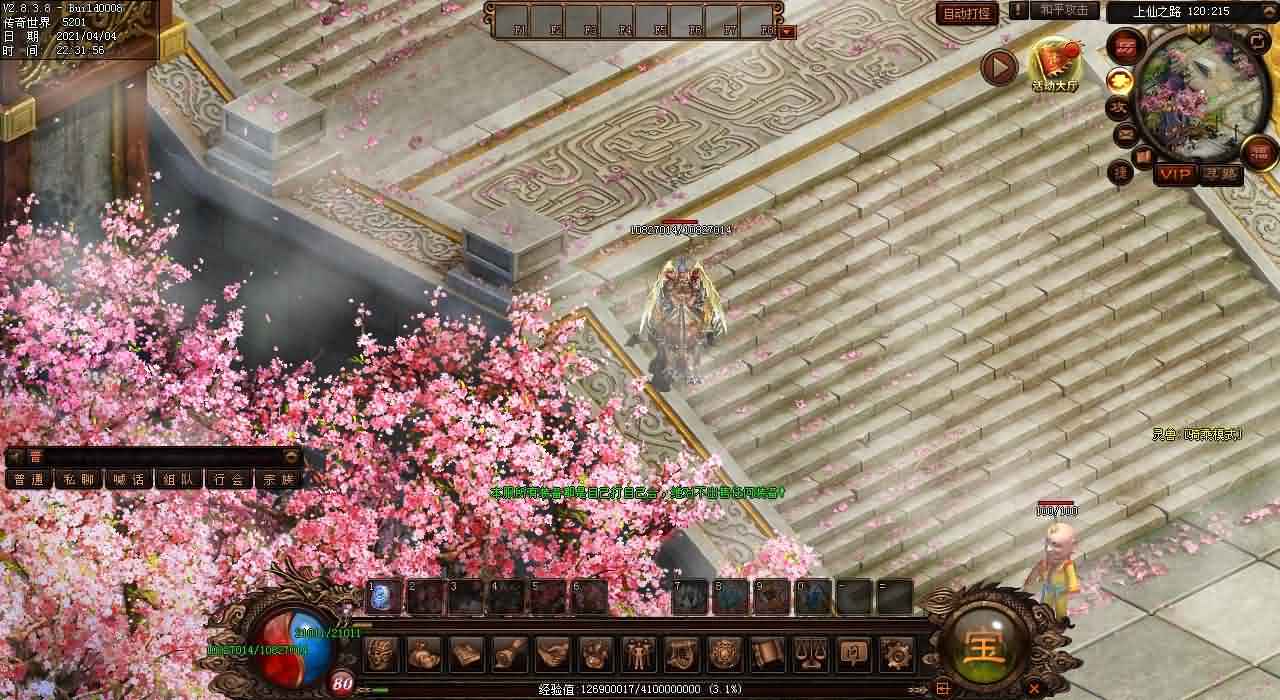This screenshot has height=700, width=1280.
Task: Click the 寻路 pathfinding button
Action: [x=1220, y=175]
